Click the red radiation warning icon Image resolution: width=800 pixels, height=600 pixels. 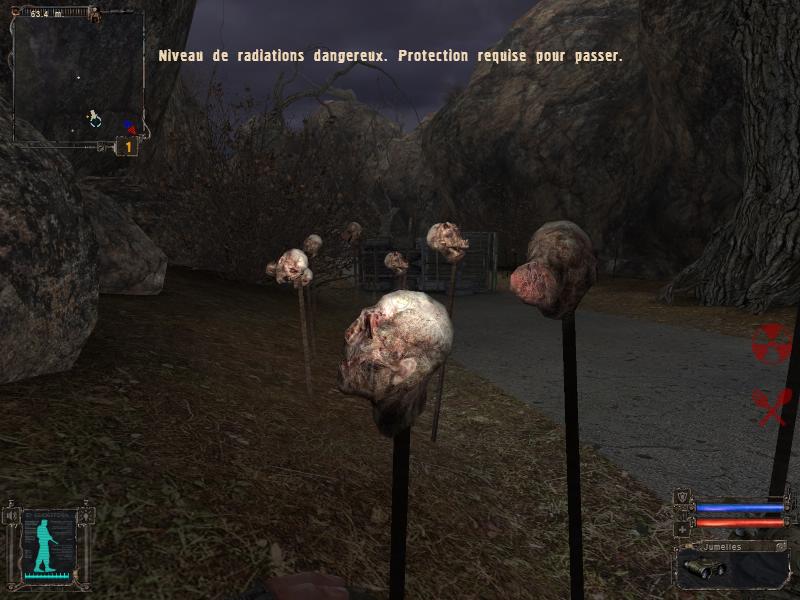pyautogui.click(x=770, y=344)
